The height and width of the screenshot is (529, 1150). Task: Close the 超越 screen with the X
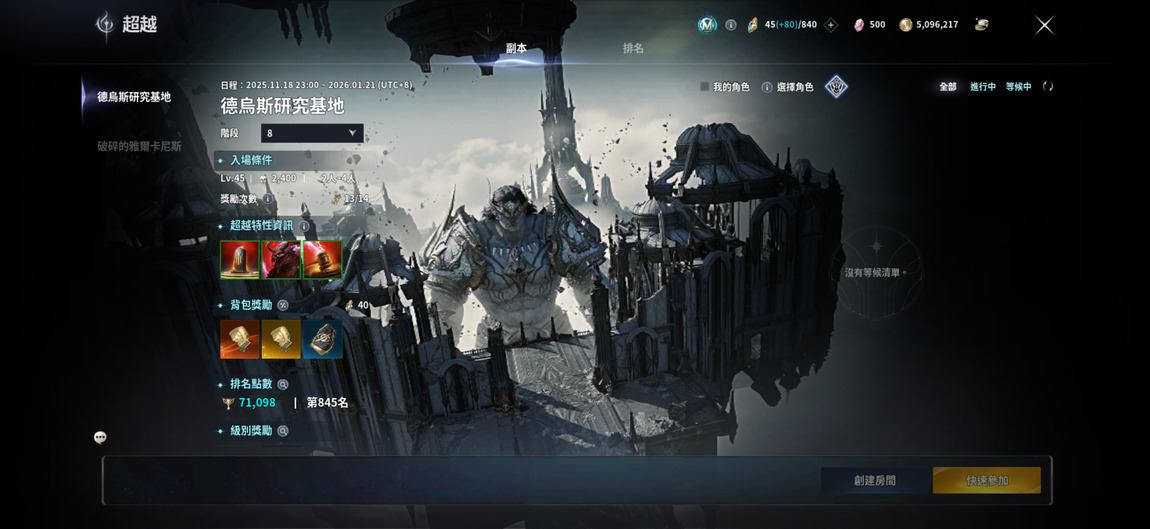(x=1044, y=25)
